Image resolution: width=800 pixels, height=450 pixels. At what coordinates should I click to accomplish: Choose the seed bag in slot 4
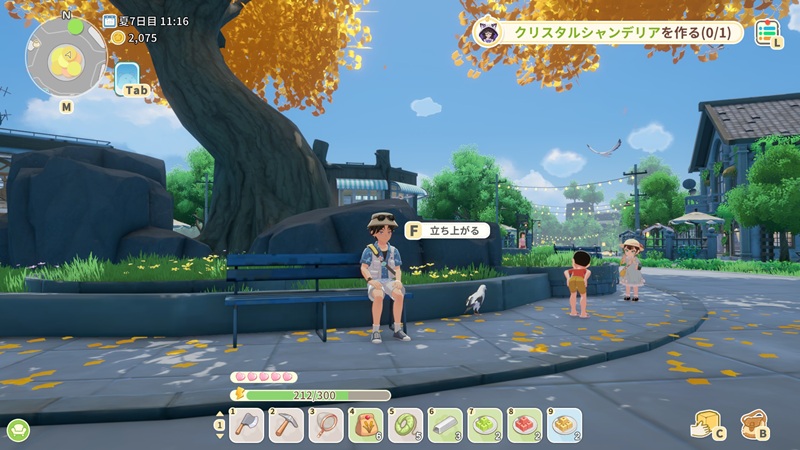366,425
